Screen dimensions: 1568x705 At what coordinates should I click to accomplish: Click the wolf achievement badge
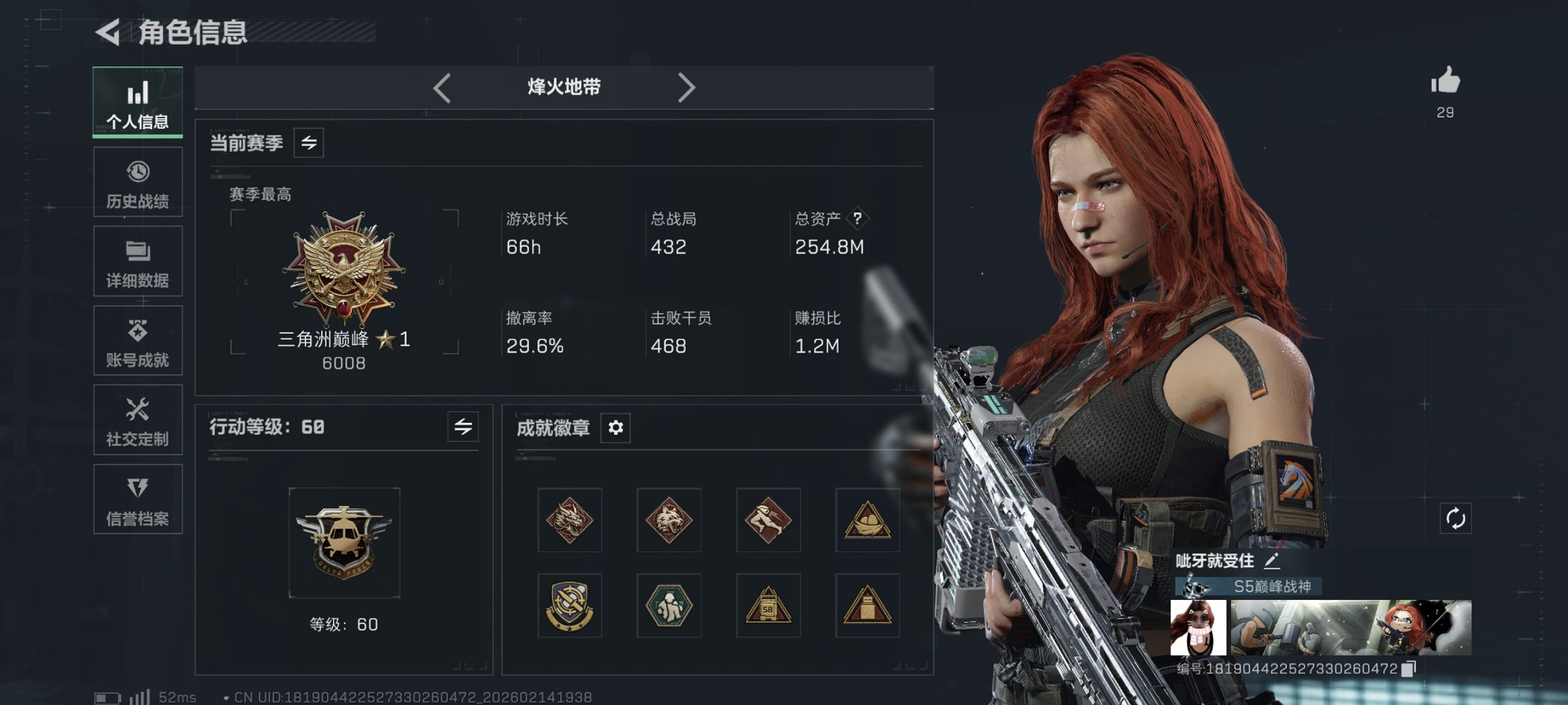(668, 520)
